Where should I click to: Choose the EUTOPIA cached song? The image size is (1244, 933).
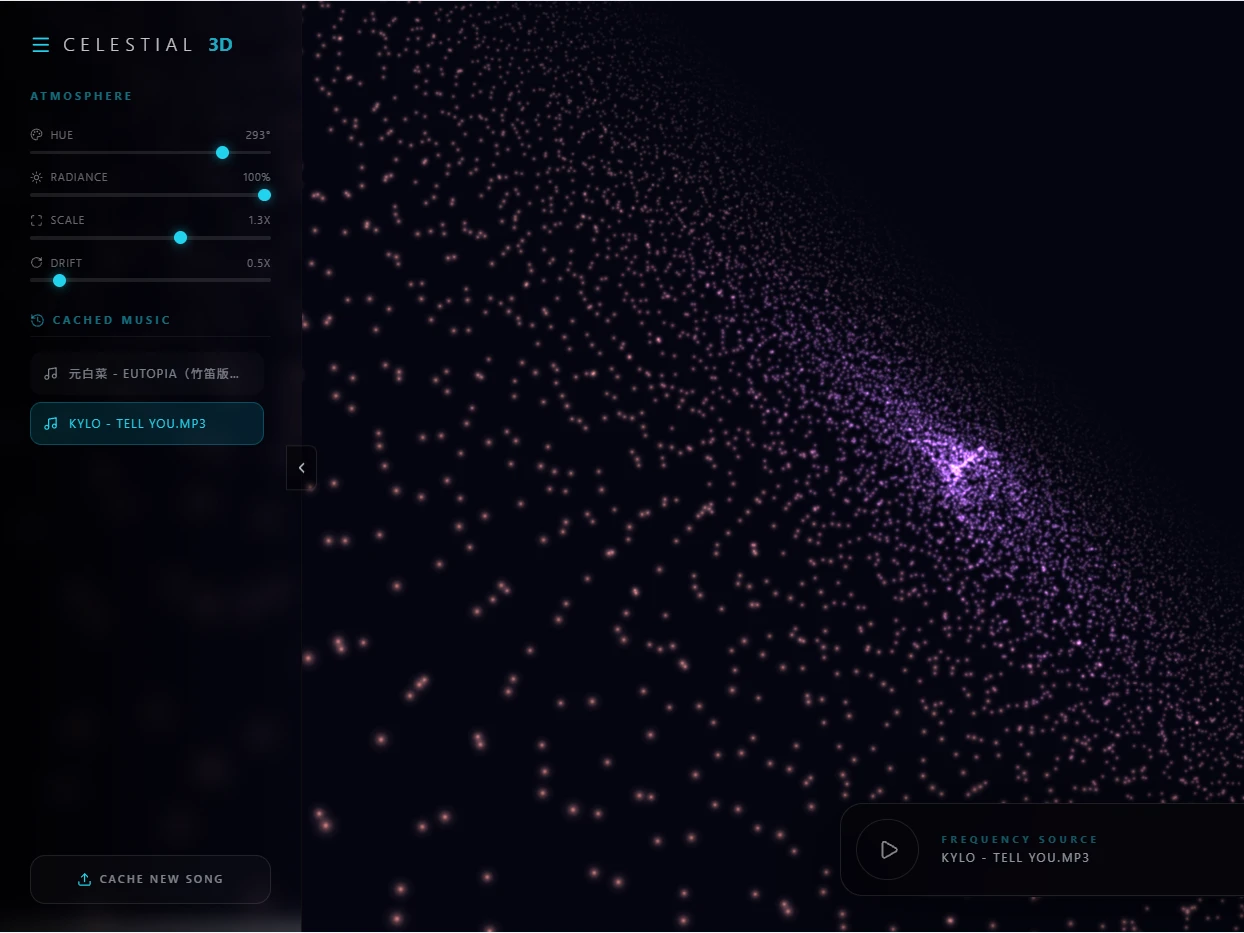click(147, 373)
